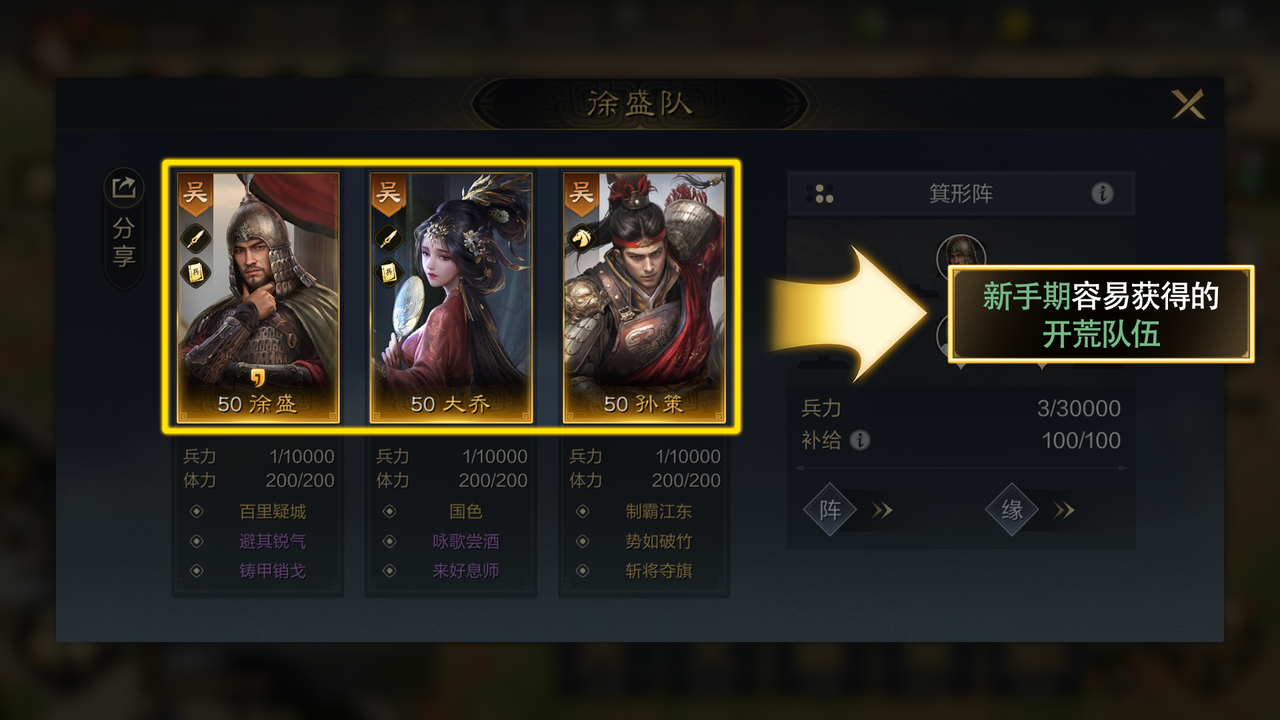The height and width of the screenshot is (720, 1280).
Task: Switch to the 缘 bonds tab
Action: (1013, 510)
